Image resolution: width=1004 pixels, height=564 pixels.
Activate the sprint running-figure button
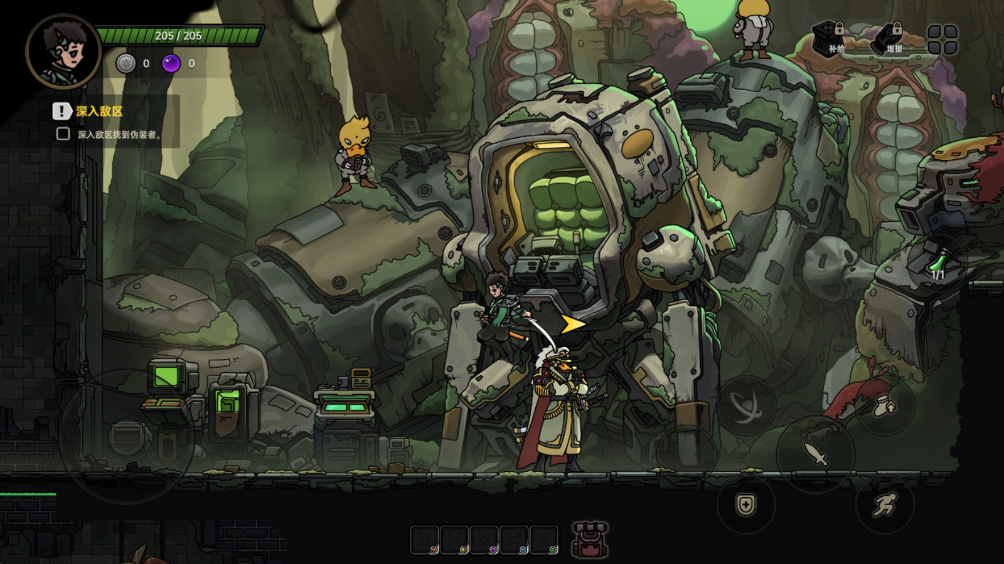885,505
